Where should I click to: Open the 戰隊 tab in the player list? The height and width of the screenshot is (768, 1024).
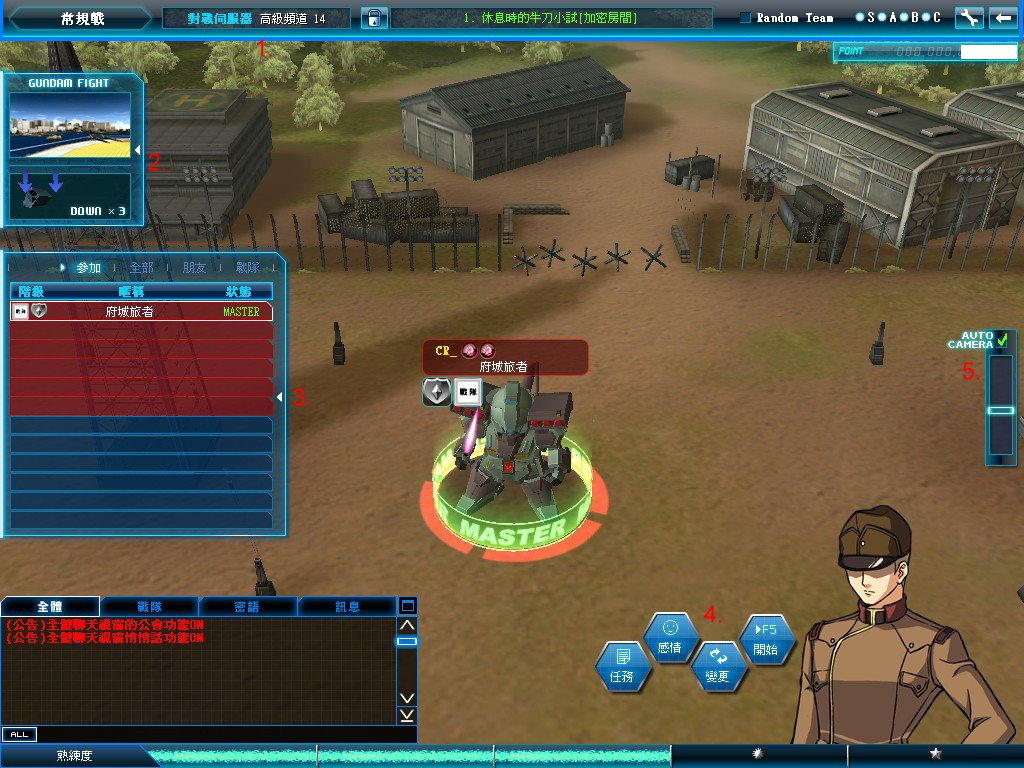pos(248,268)
